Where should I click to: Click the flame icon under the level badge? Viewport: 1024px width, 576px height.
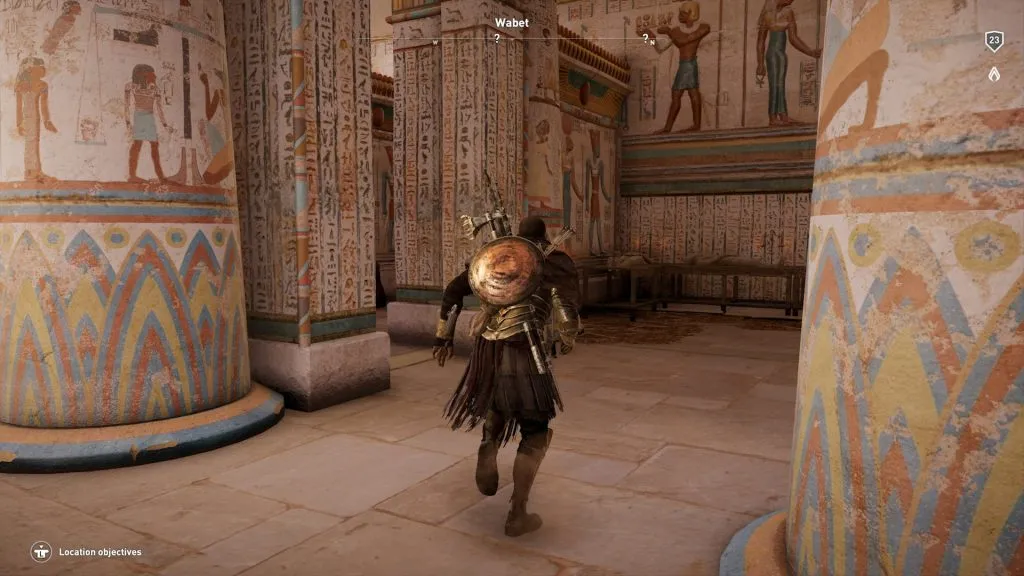(x=993, y=73)
